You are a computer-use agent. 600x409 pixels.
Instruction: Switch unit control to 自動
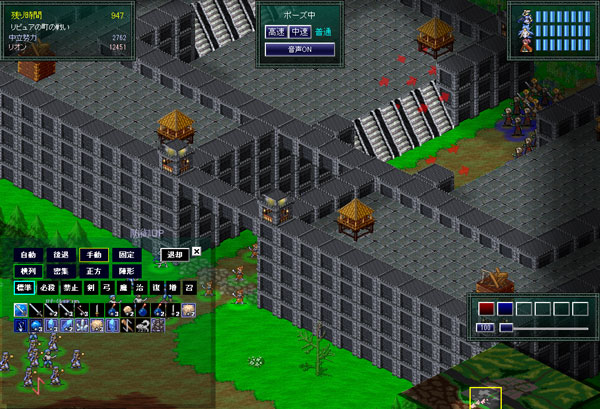click(27, 254)
